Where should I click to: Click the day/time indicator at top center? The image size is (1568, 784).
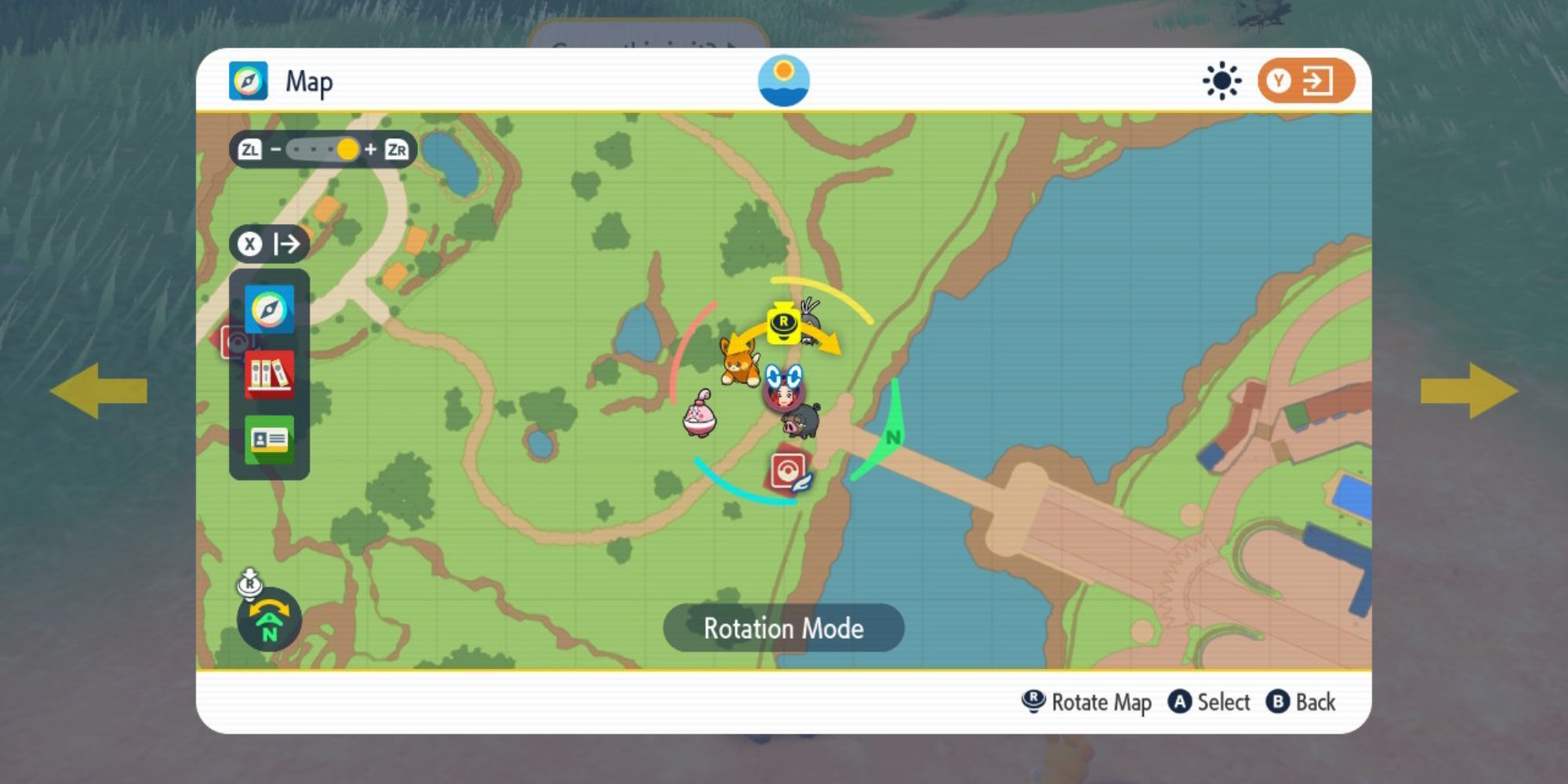click(784, 80)
